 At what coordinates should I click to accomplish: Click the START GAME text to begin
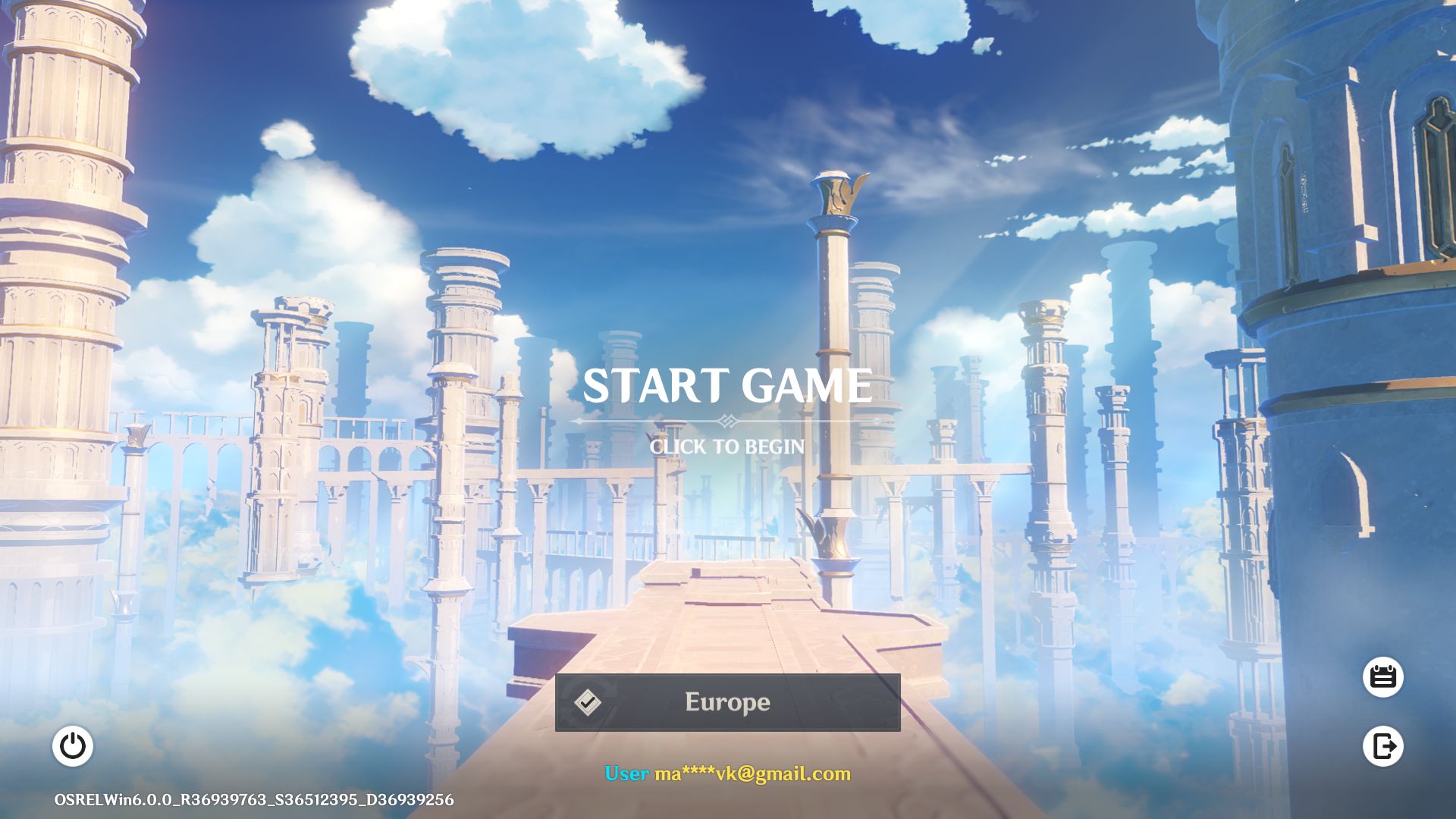pos(727,386)
